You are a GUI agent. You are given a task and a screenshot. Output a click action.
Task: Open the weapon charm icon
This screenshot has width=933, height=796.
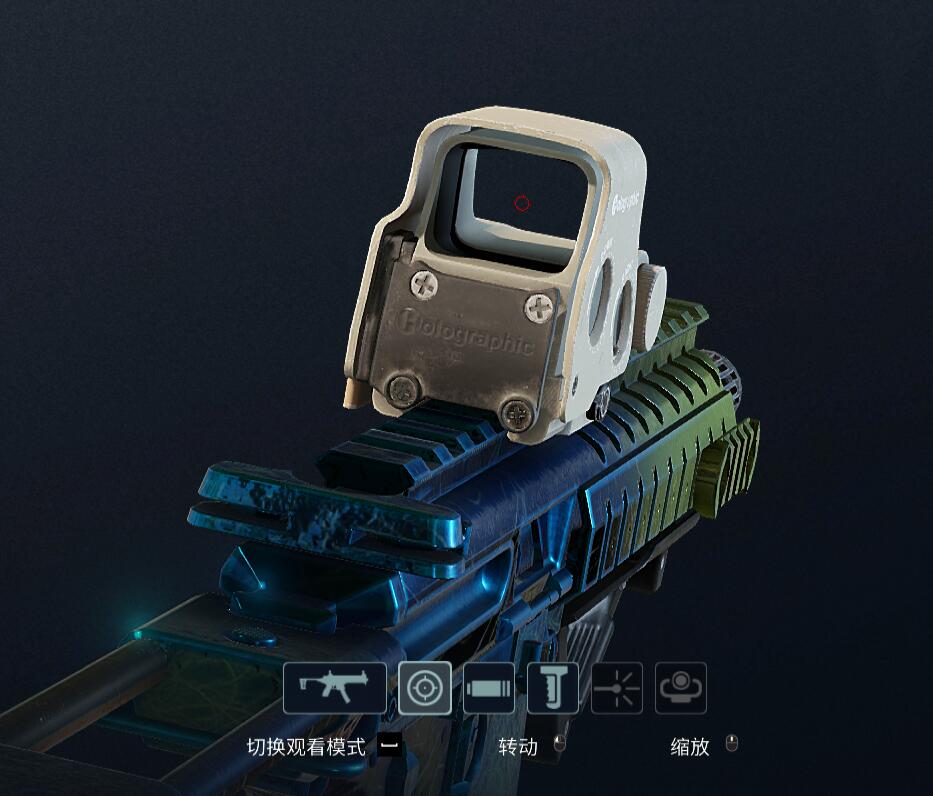[x=680, y=688]
